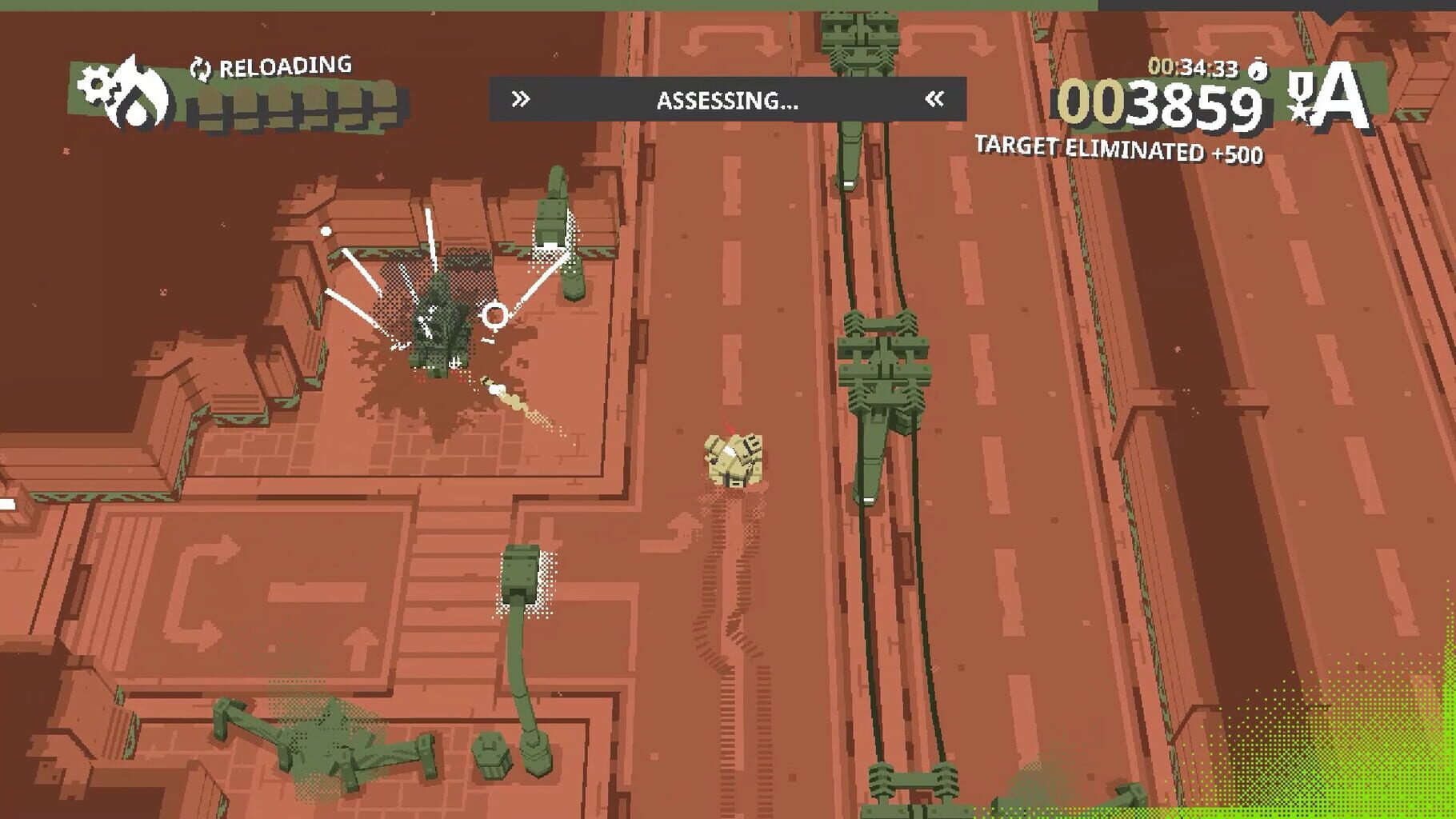Expand the right-facing double chevron on the banner
Screen dimensions: 1456x819
(522, 98)
